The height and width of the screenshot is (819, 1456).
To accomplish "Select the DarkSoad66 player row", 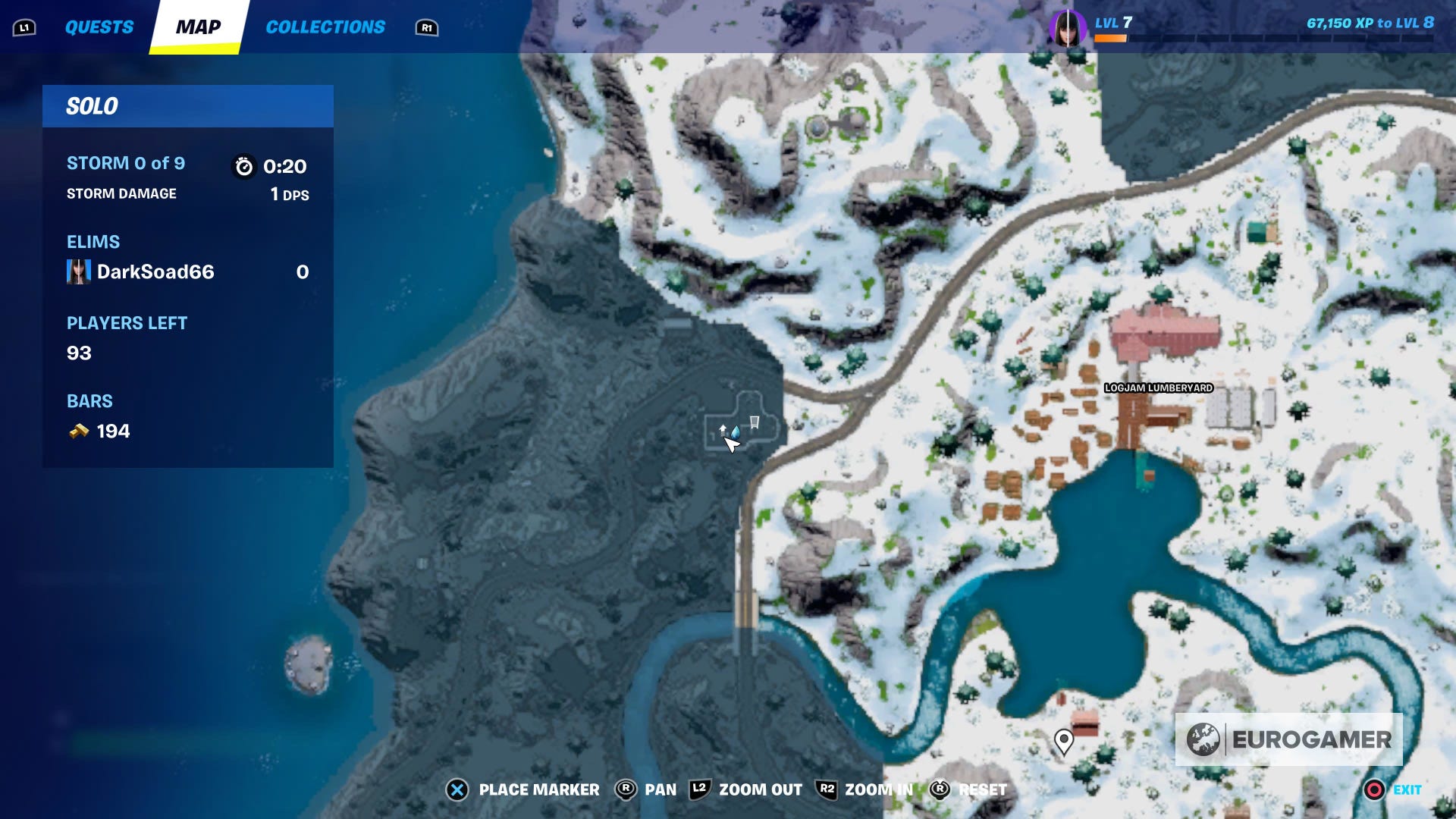I will pos(187,271).
